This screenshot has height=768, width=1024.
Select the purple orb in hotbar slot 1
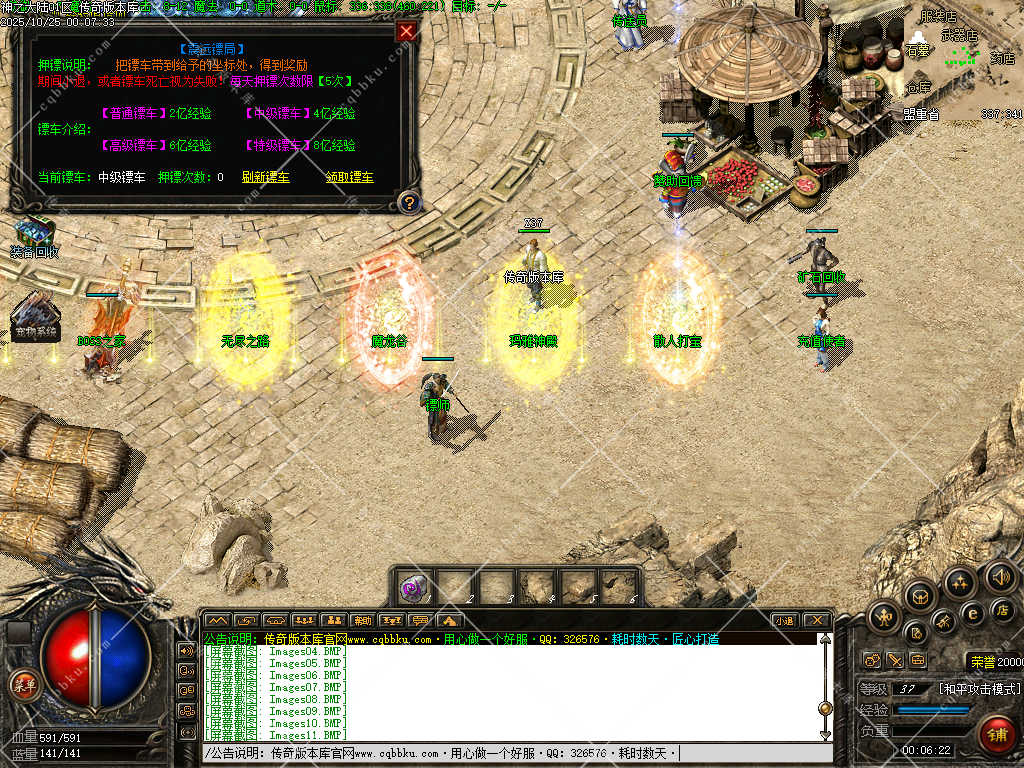pos(413,587)
